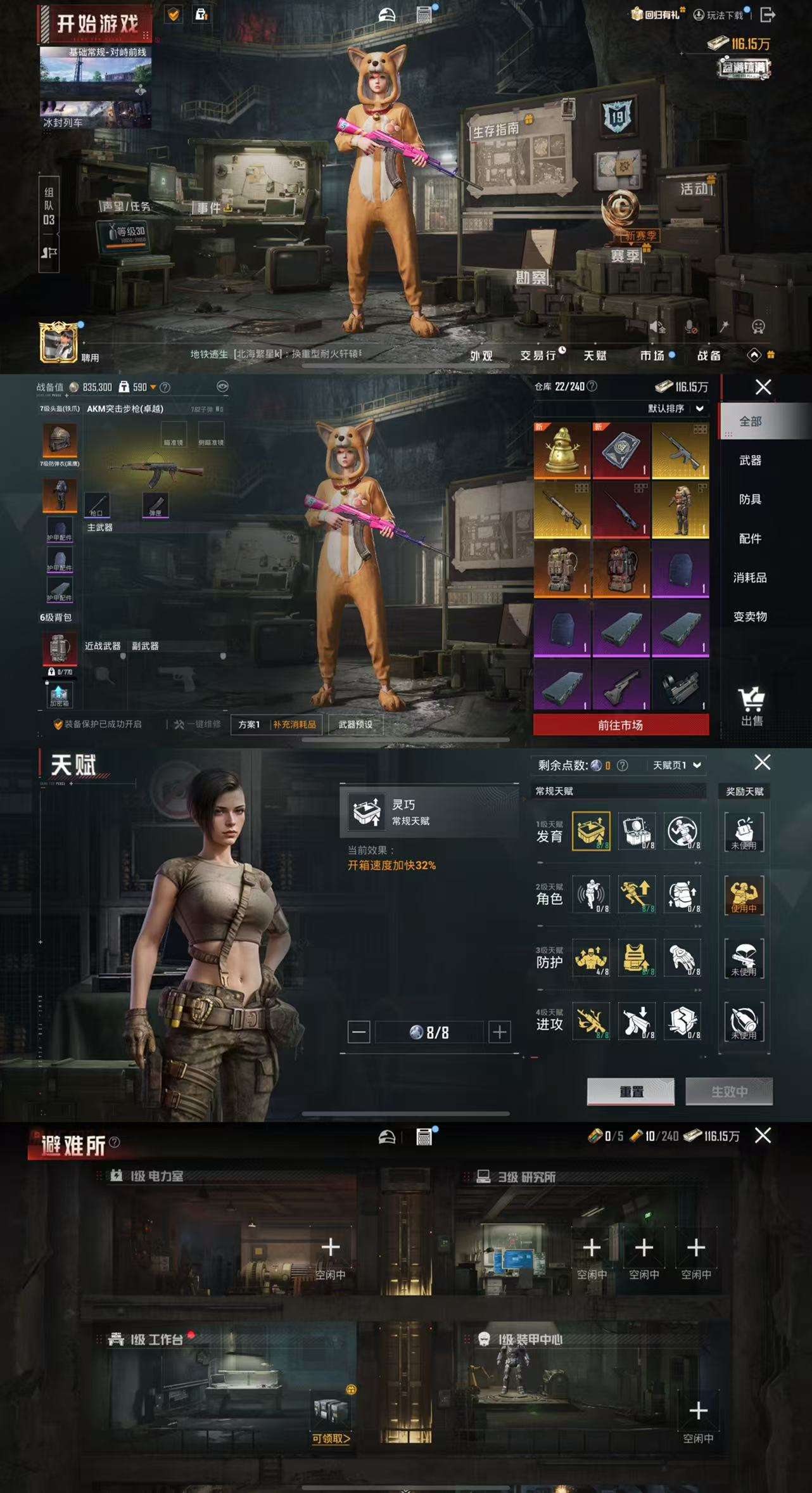Reset talents with 重置 button
Screen dimensions: 812x1493
click(631, 1091)
